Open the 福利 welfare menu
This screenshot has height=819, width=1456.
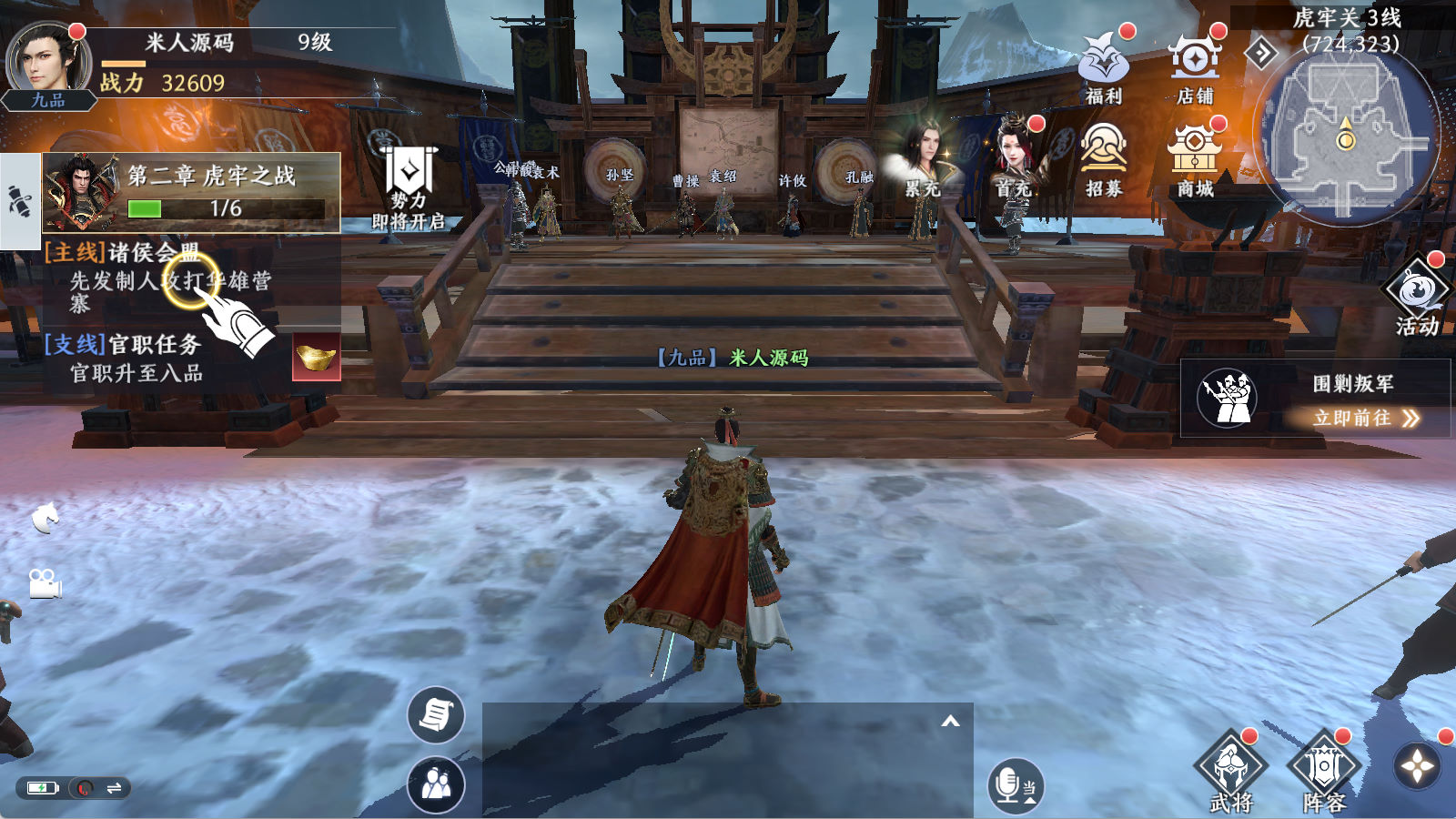point(1103,66)
